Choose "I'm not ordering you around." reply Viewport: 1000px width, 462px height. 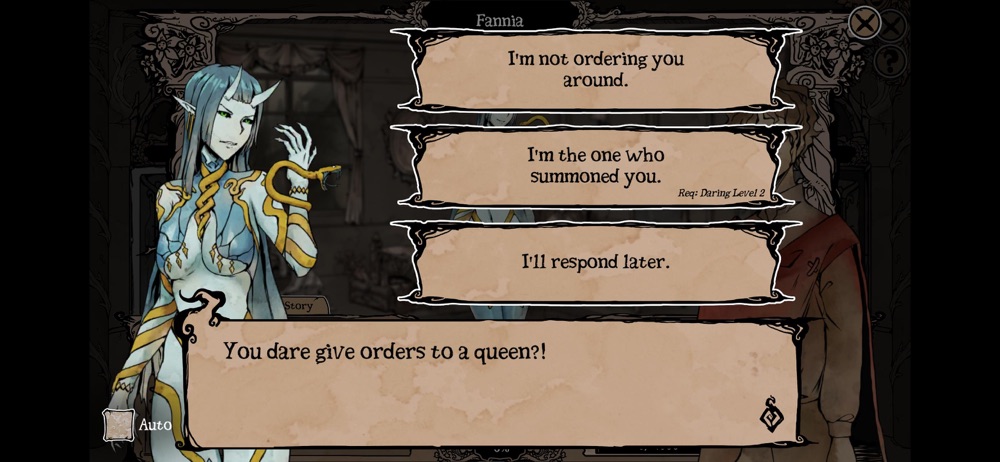click(596, 69)
